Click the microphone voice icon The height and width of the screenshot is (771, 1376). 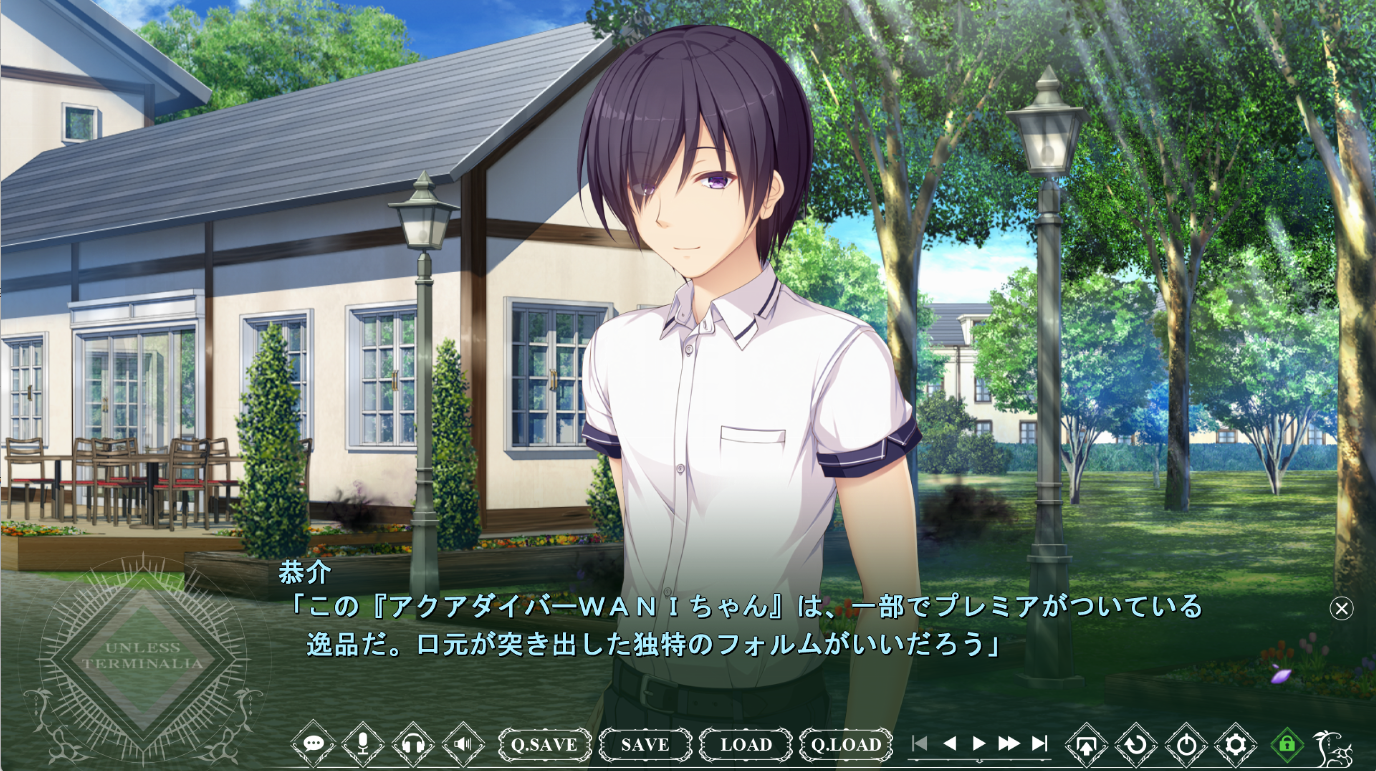tap(363, 744)
